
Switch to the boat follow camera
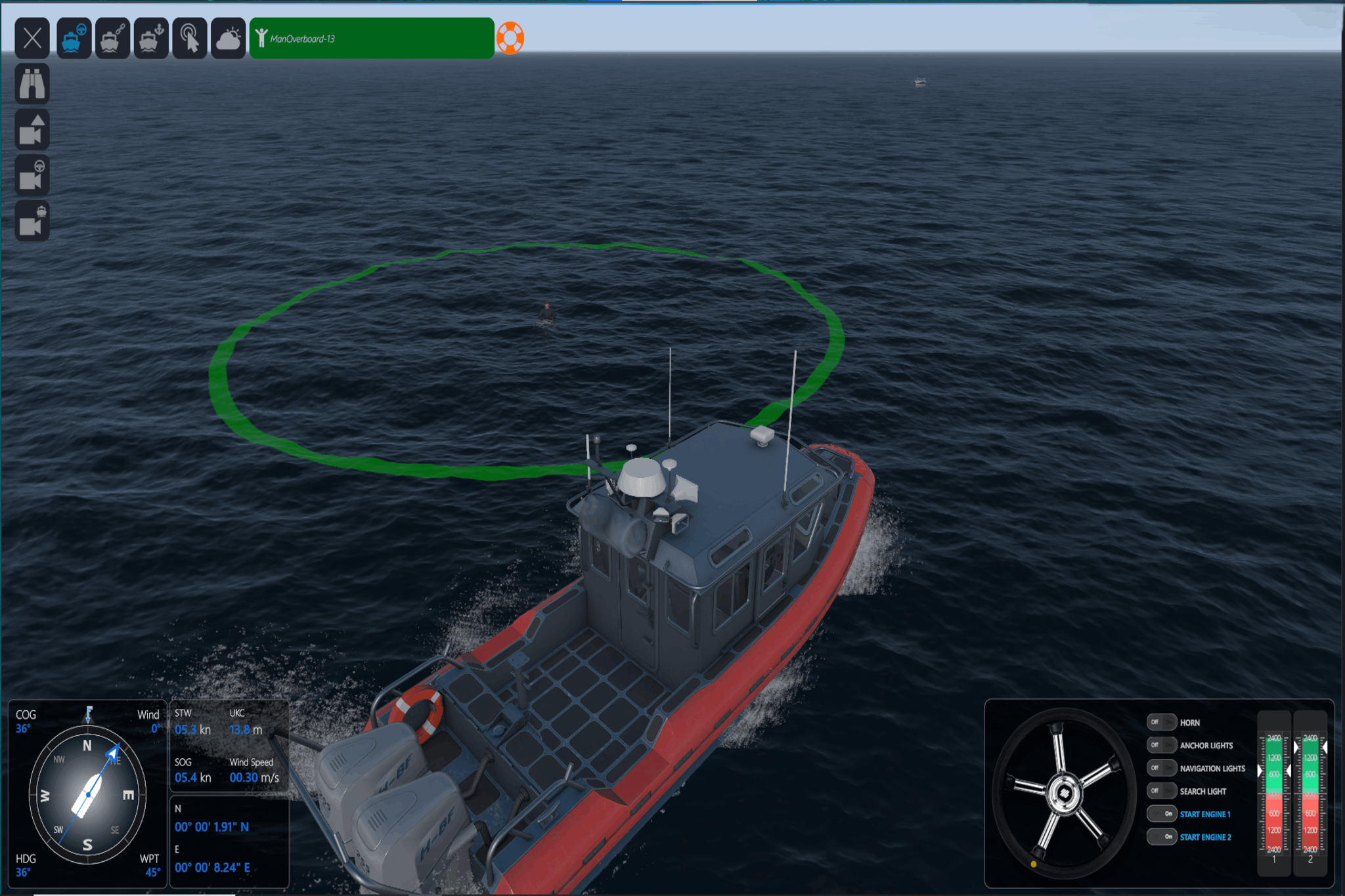pos(32,221)
